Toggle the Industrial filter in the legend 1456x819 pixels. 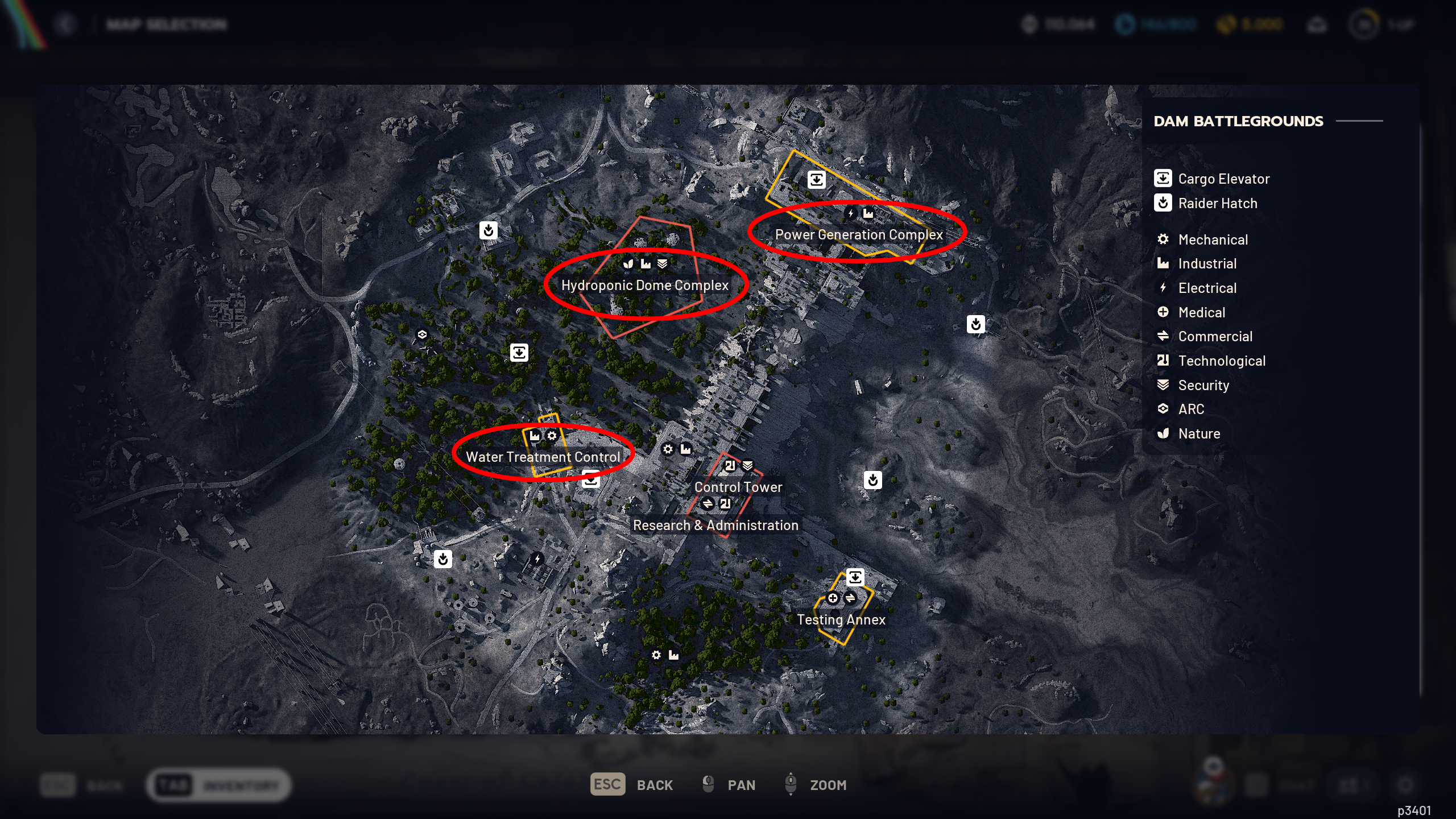[1163, 263]
